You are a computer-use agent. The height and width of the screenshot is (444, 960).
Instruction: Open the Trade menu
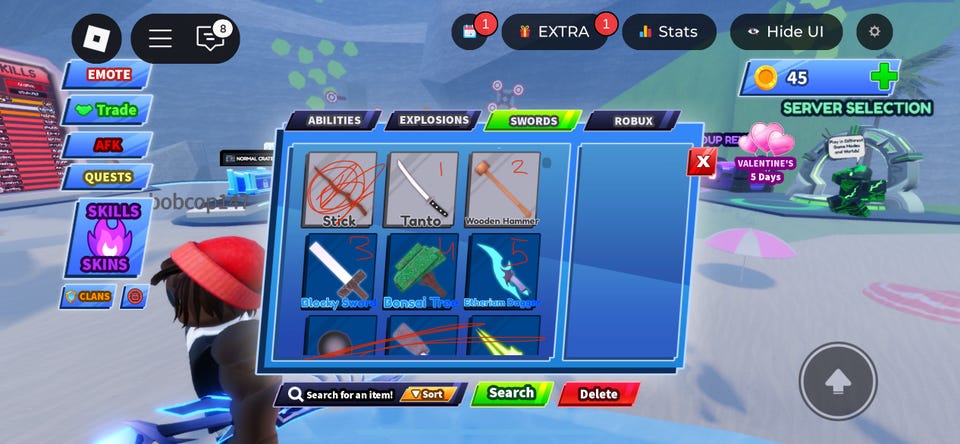coord(108,110)
